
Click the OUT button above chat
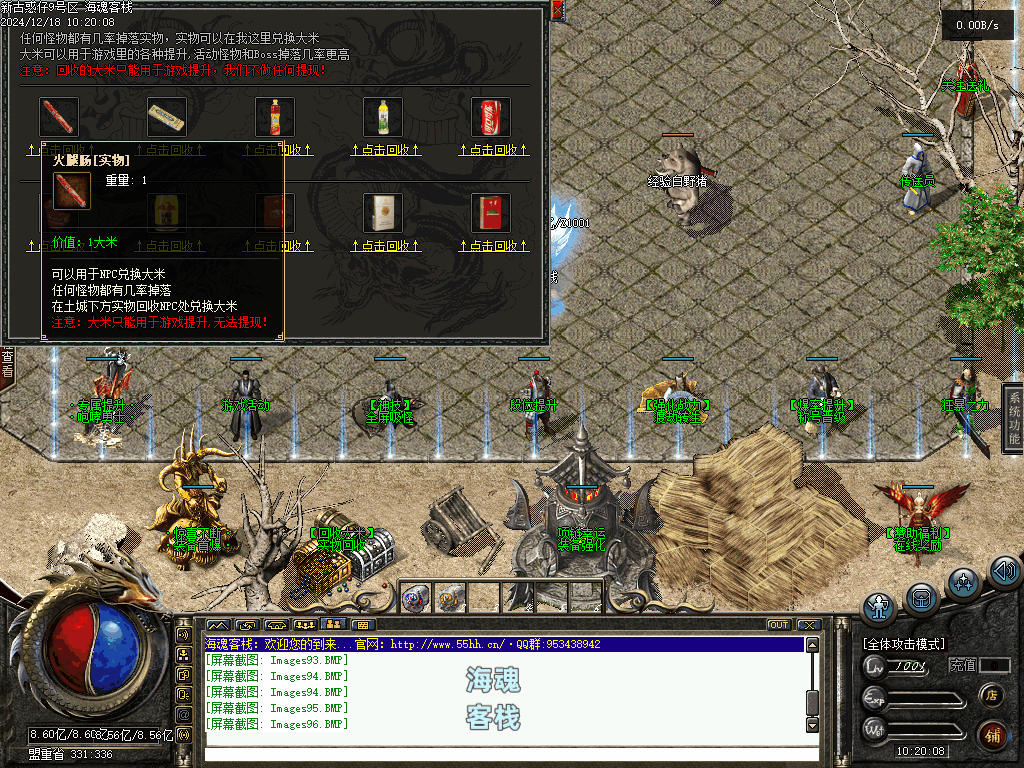(x=778, y=625)
